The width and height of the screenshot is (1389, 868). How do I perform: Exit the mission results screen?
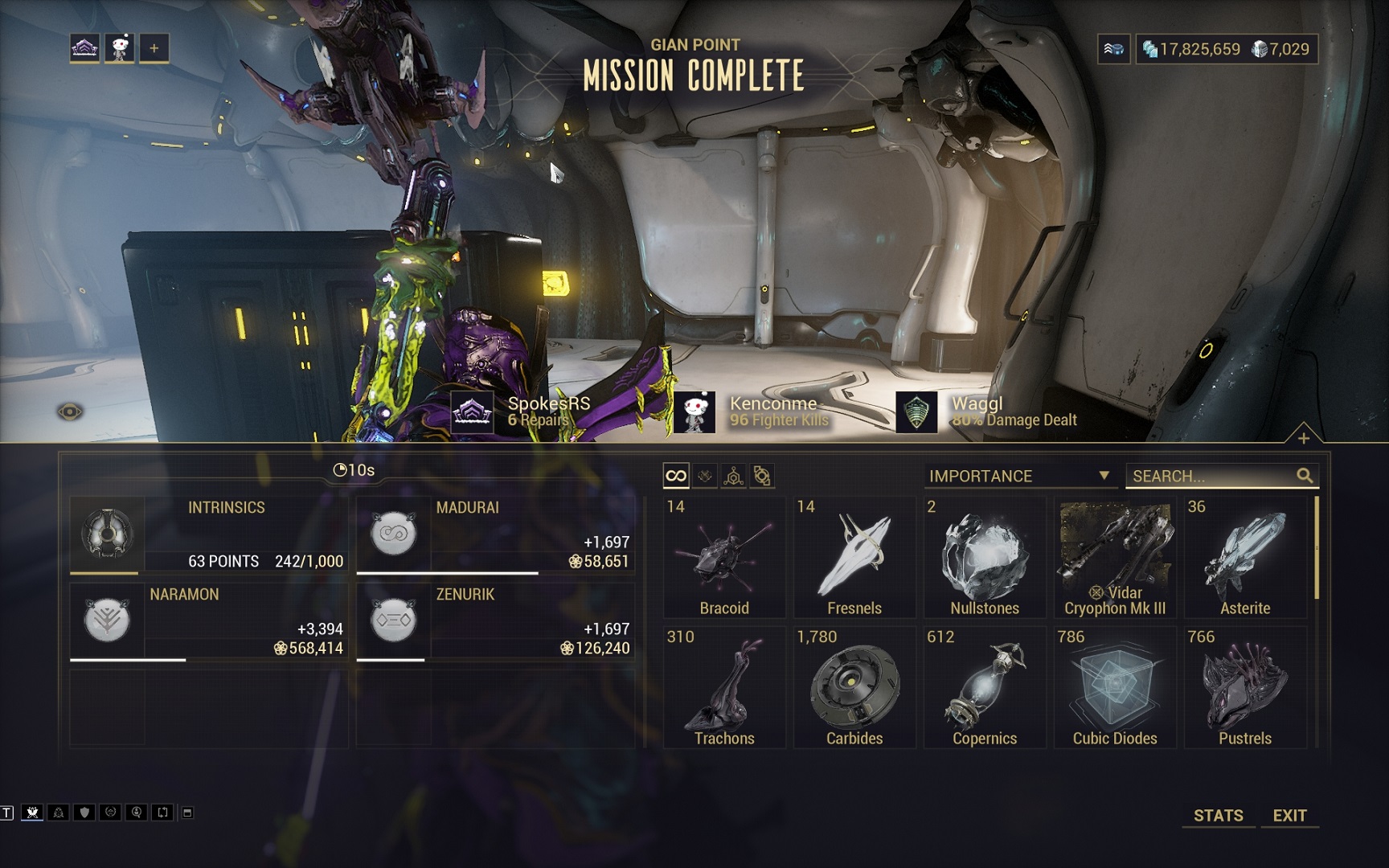(1289, 815)
